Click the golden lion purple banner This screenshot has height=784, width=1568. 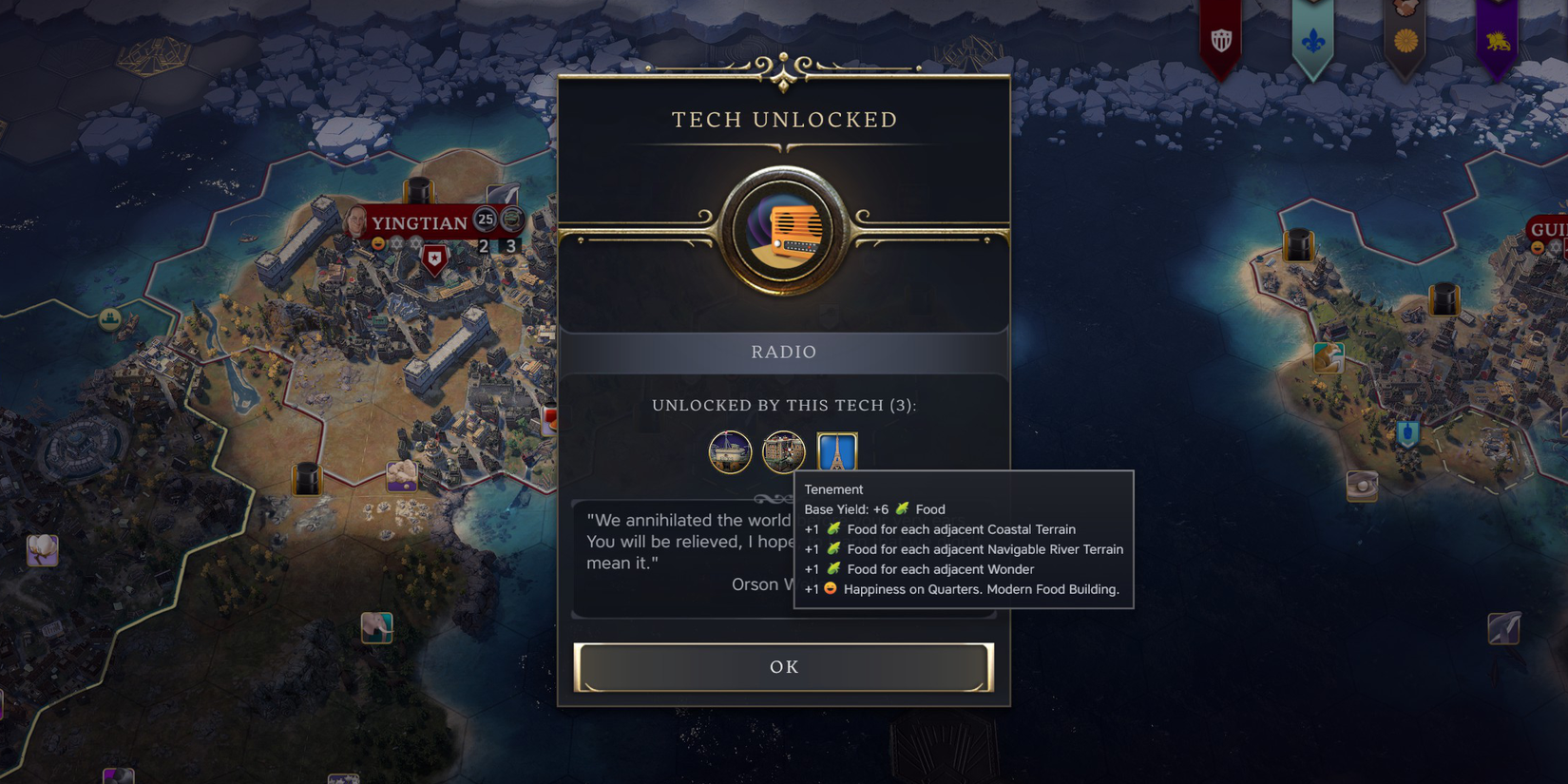point(1497,42)
